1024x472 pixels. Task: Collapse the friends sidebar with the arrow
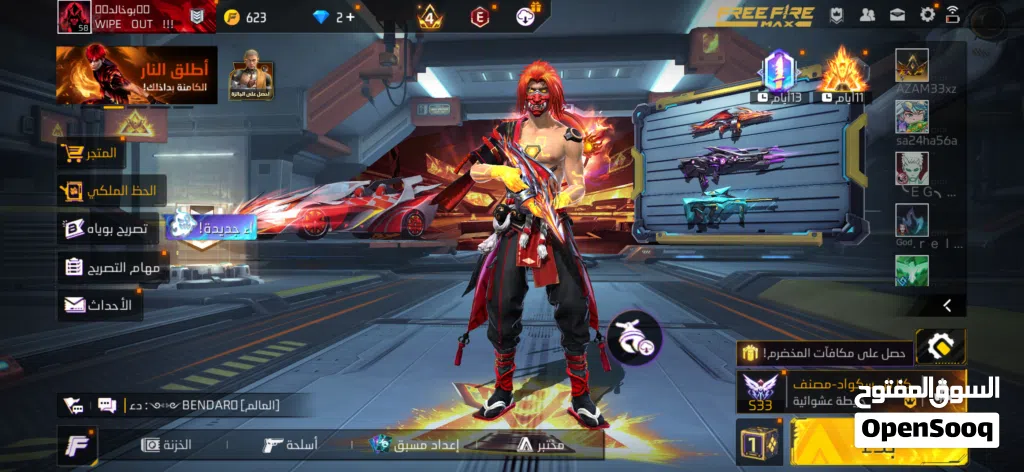(946, 305)
